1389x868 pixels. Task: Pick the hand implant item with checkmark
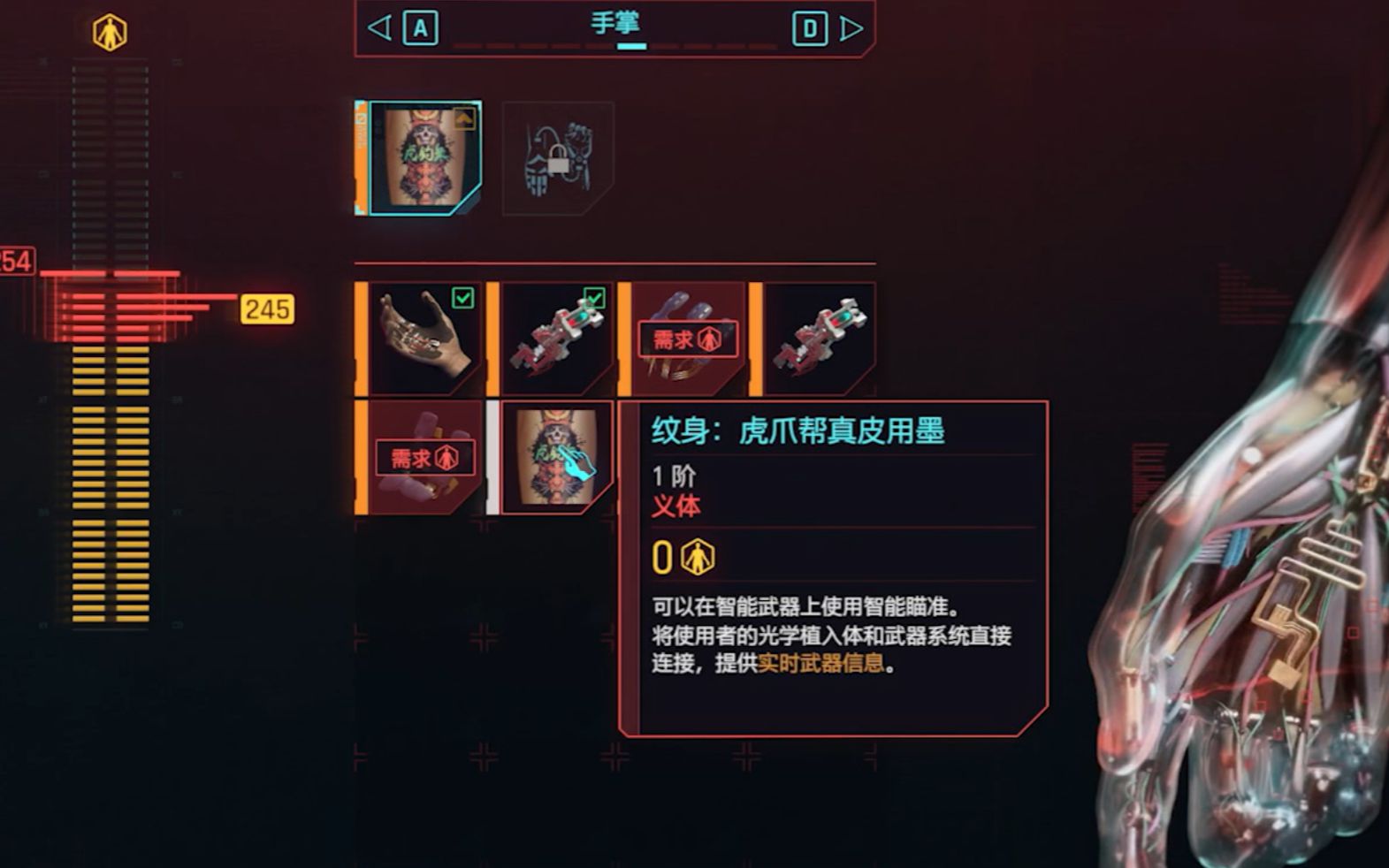pyautogui.click(x=424, y=339)
